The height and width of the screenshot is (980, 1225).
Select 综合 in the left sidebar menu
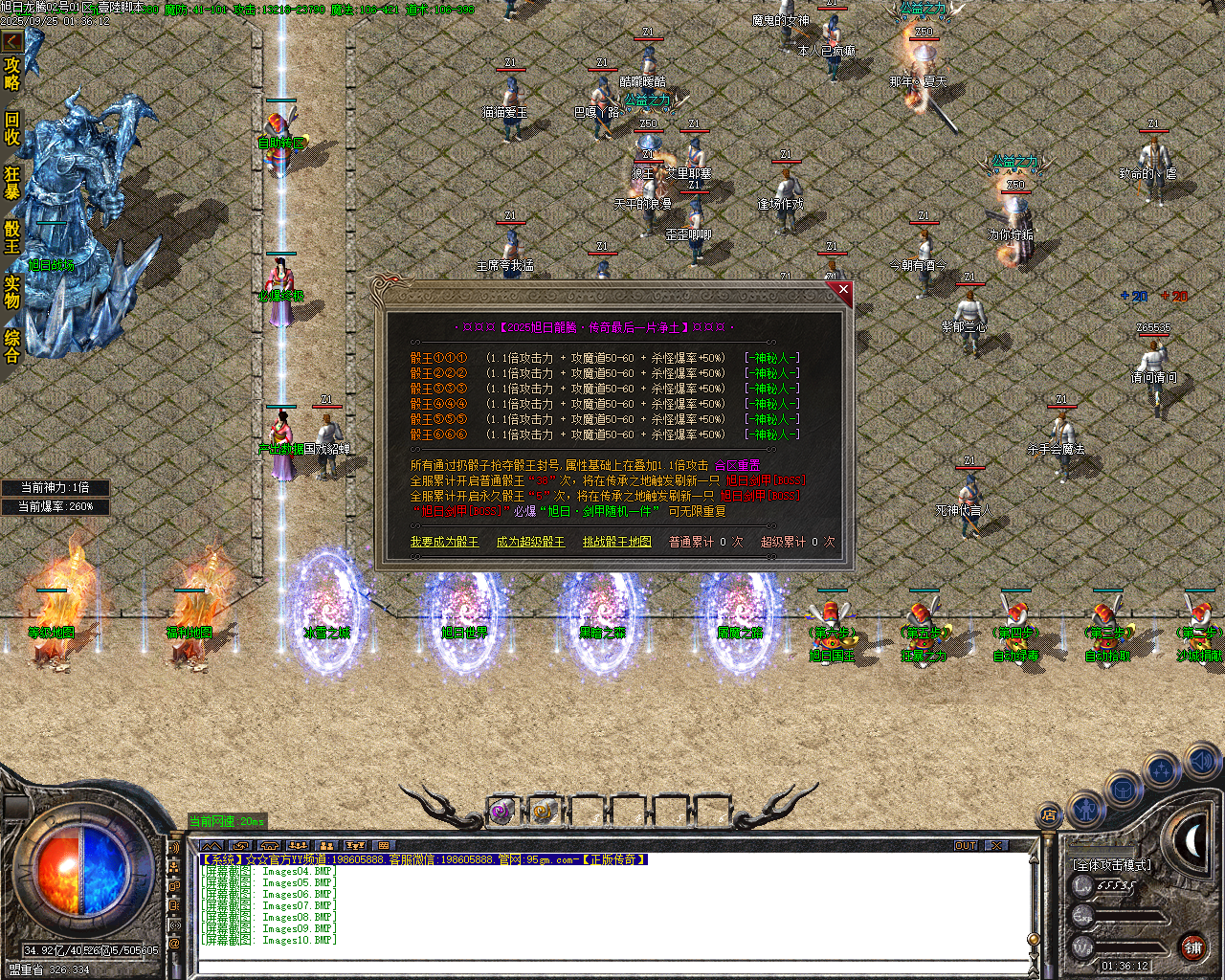click(x=13, y=341)
